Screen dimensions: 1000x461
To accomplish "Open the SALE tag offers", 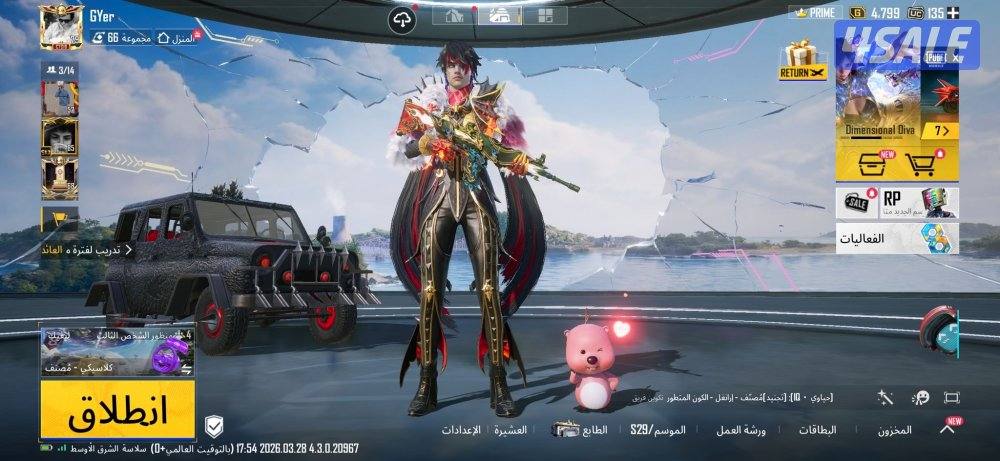I will (x=857, y=202).
